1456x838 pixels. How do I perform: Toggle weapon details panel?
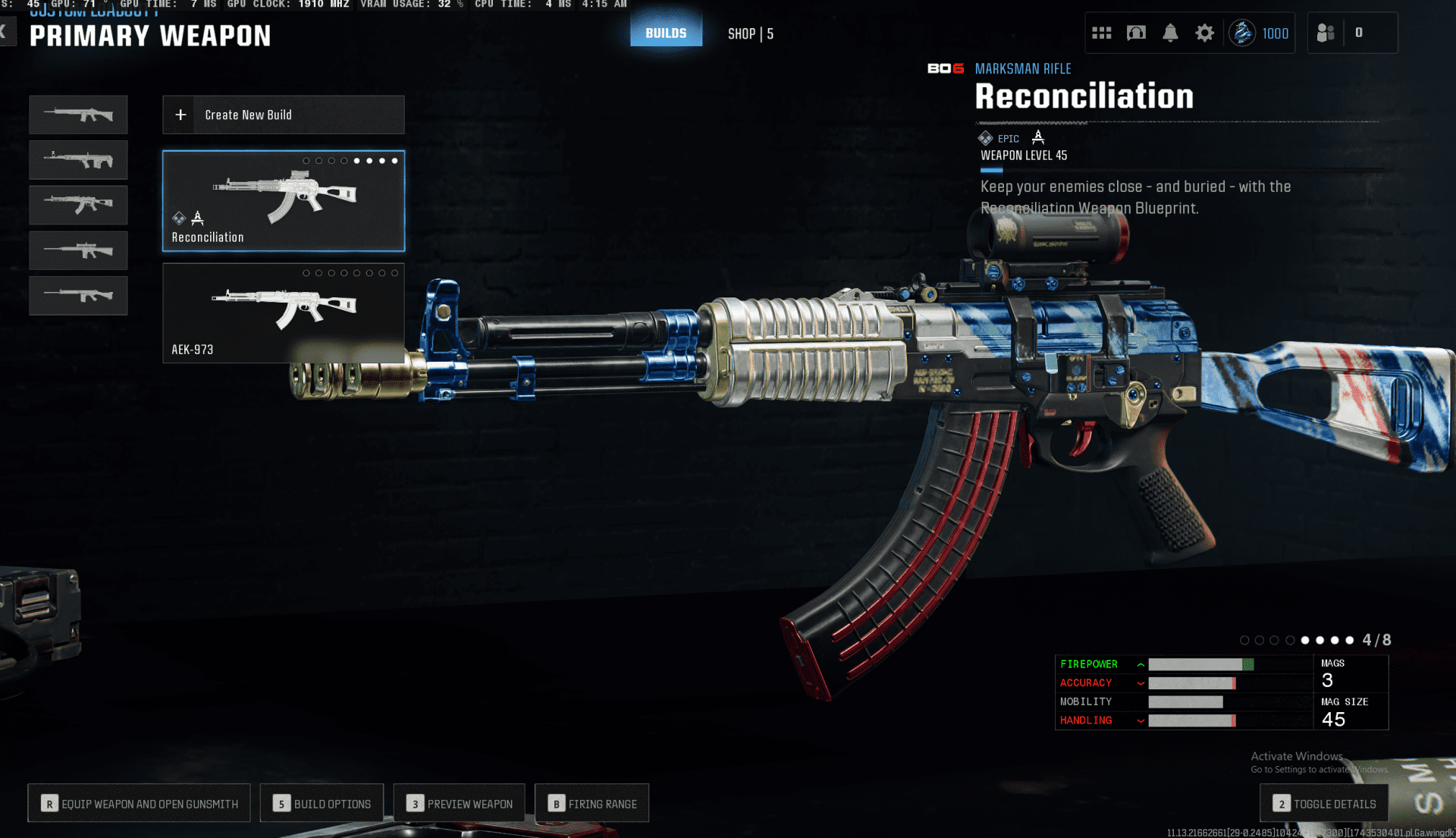(1324, 803)
